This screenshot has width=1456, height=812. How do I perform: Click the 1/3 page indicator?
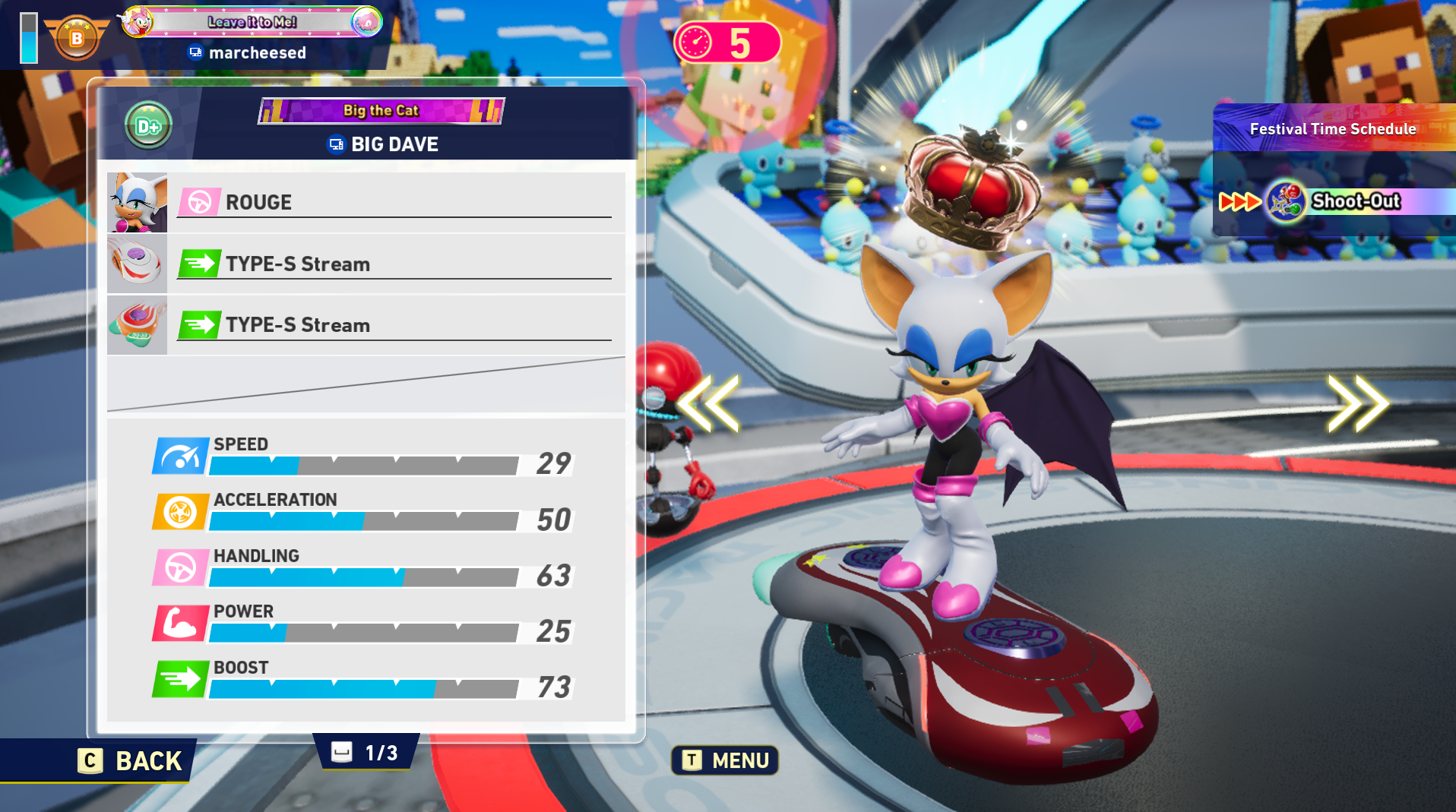pyautogui.click(x=366, y=753)
